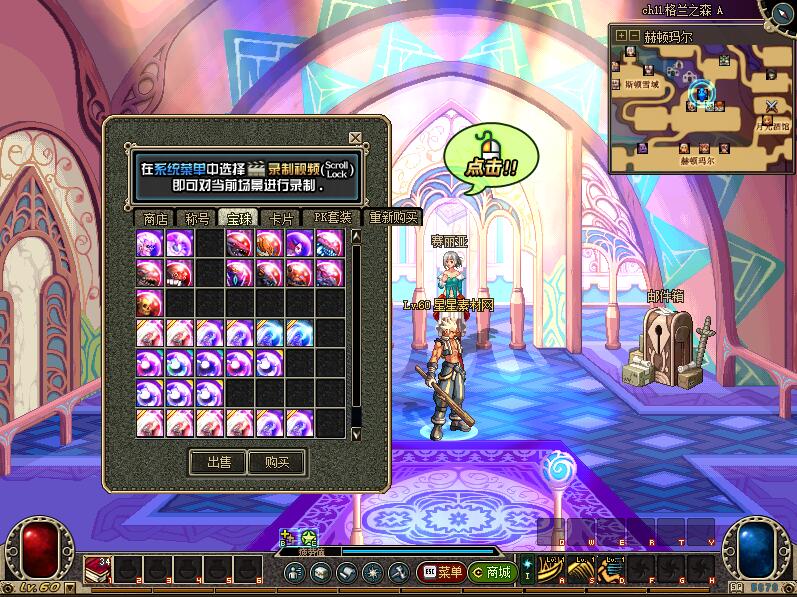
Task: Click the 购买 buy button
Action: pyautogui.click(x=277, y=462)
